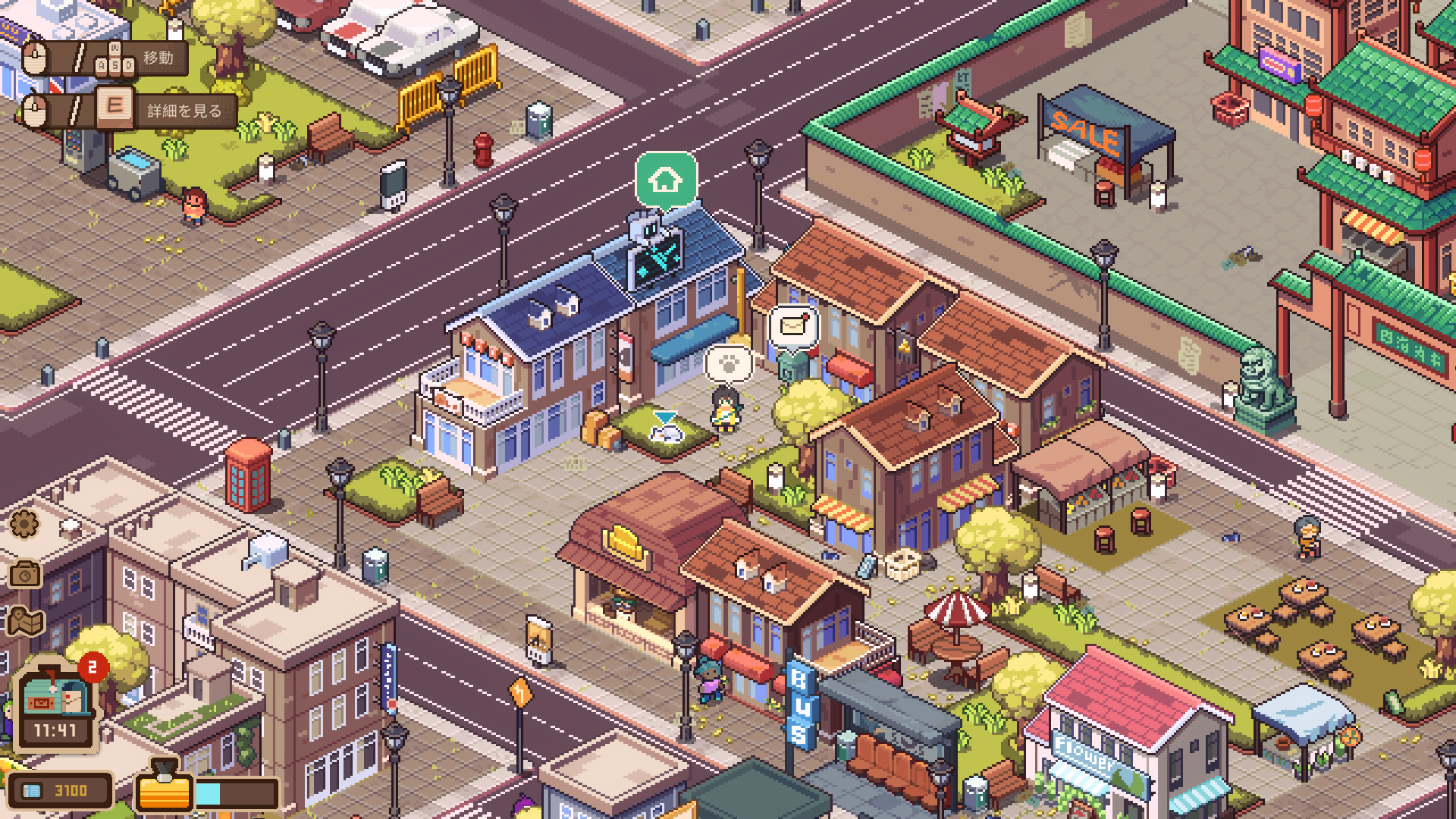Click the yellow mail bag icon
The image size is (1456, 819).
pyautogui.click(x=163, y=789)
